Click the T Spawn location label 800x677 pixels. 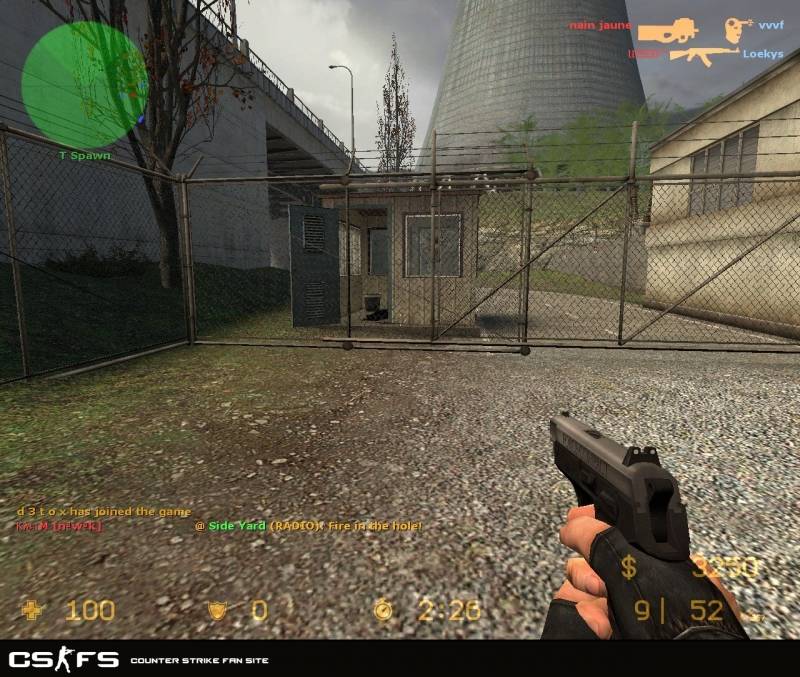[x=84, y=156]
